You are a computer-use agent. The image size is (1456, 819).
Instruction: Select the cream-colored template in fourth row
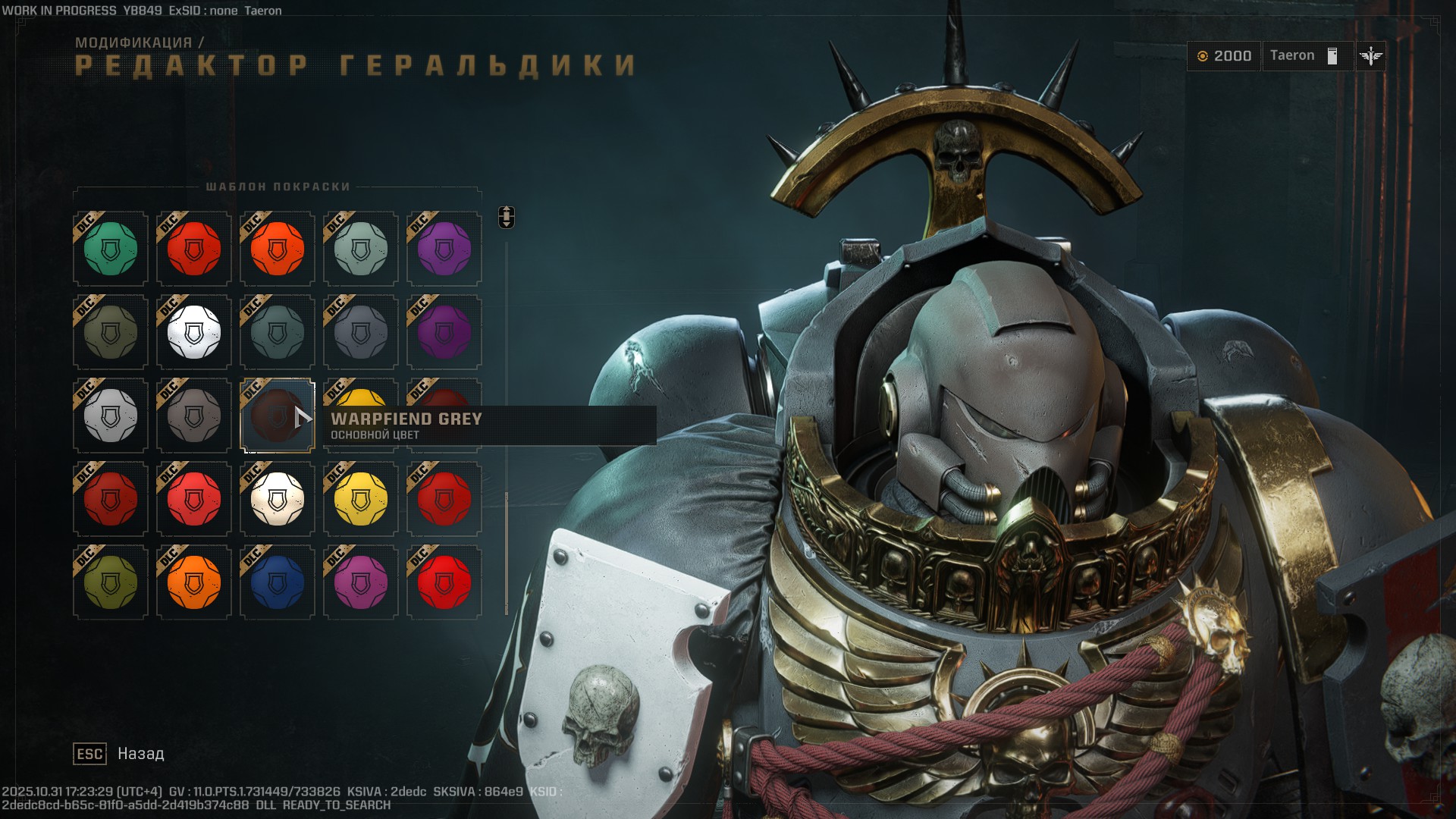[277, 500]
